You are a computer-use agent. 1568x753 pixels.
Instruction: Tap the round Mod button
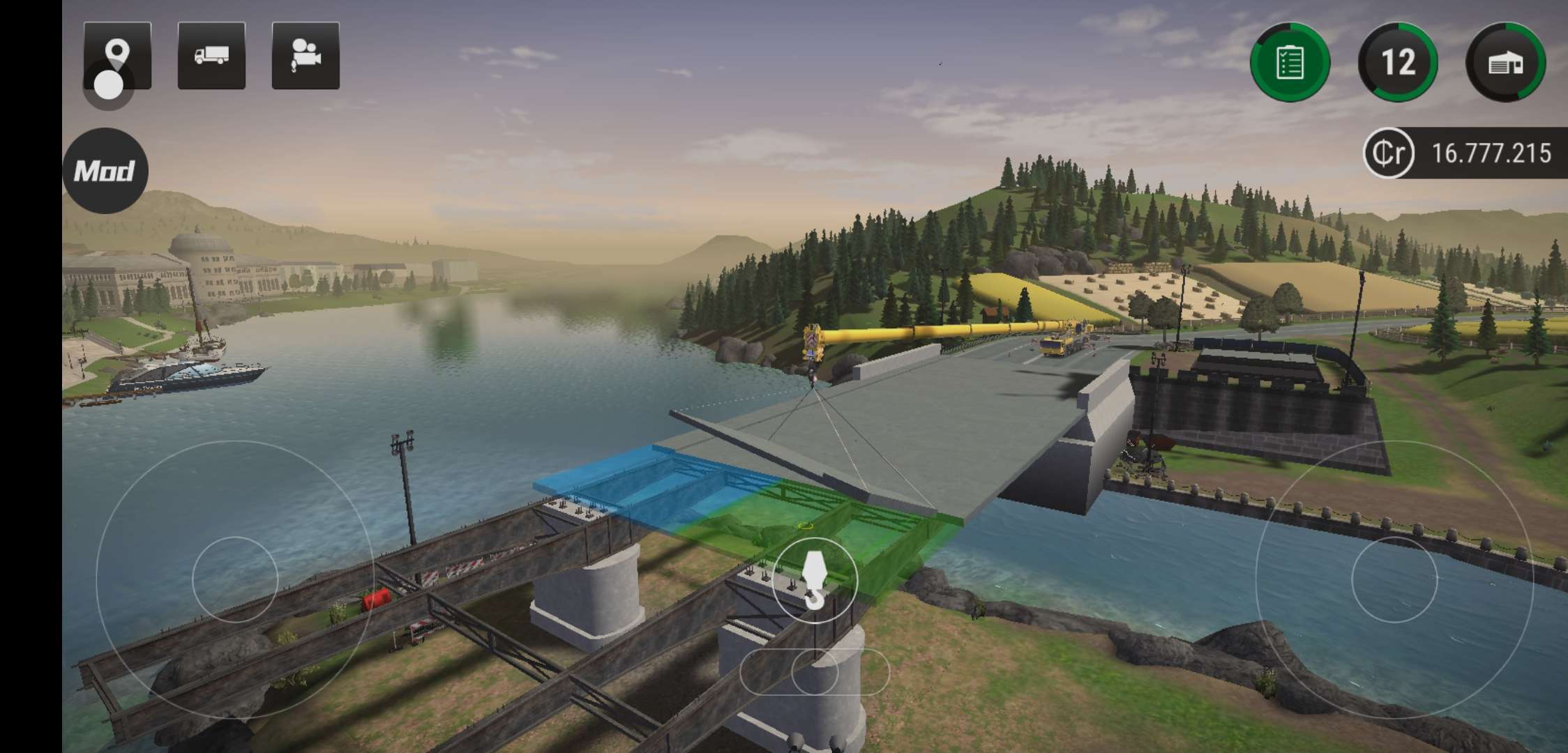click(x=105, y=171)
